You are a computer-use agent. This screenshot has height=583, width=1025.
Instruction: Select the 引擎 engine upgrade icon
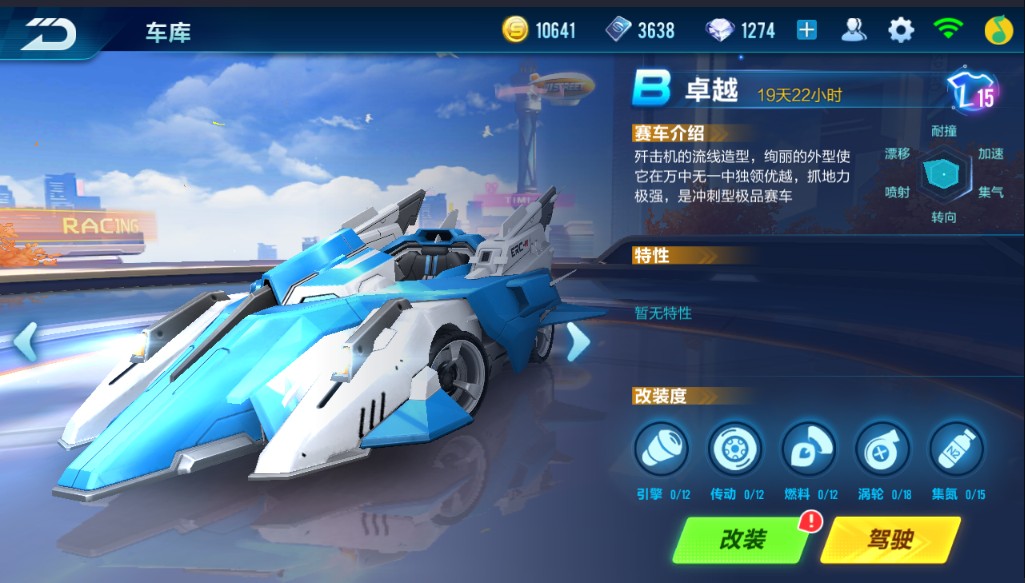coord(662,448)
